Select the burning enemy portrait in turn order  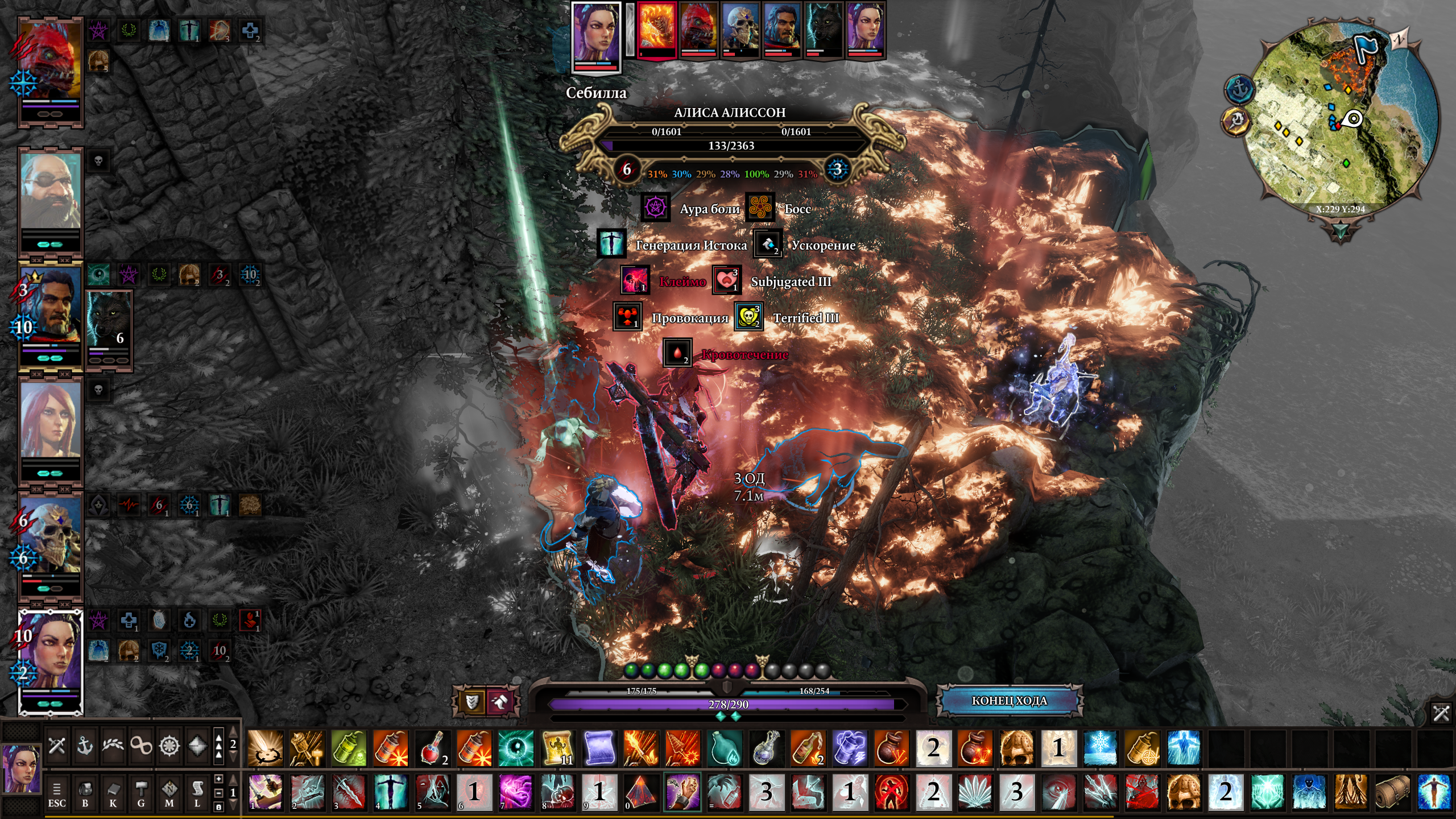657,30
